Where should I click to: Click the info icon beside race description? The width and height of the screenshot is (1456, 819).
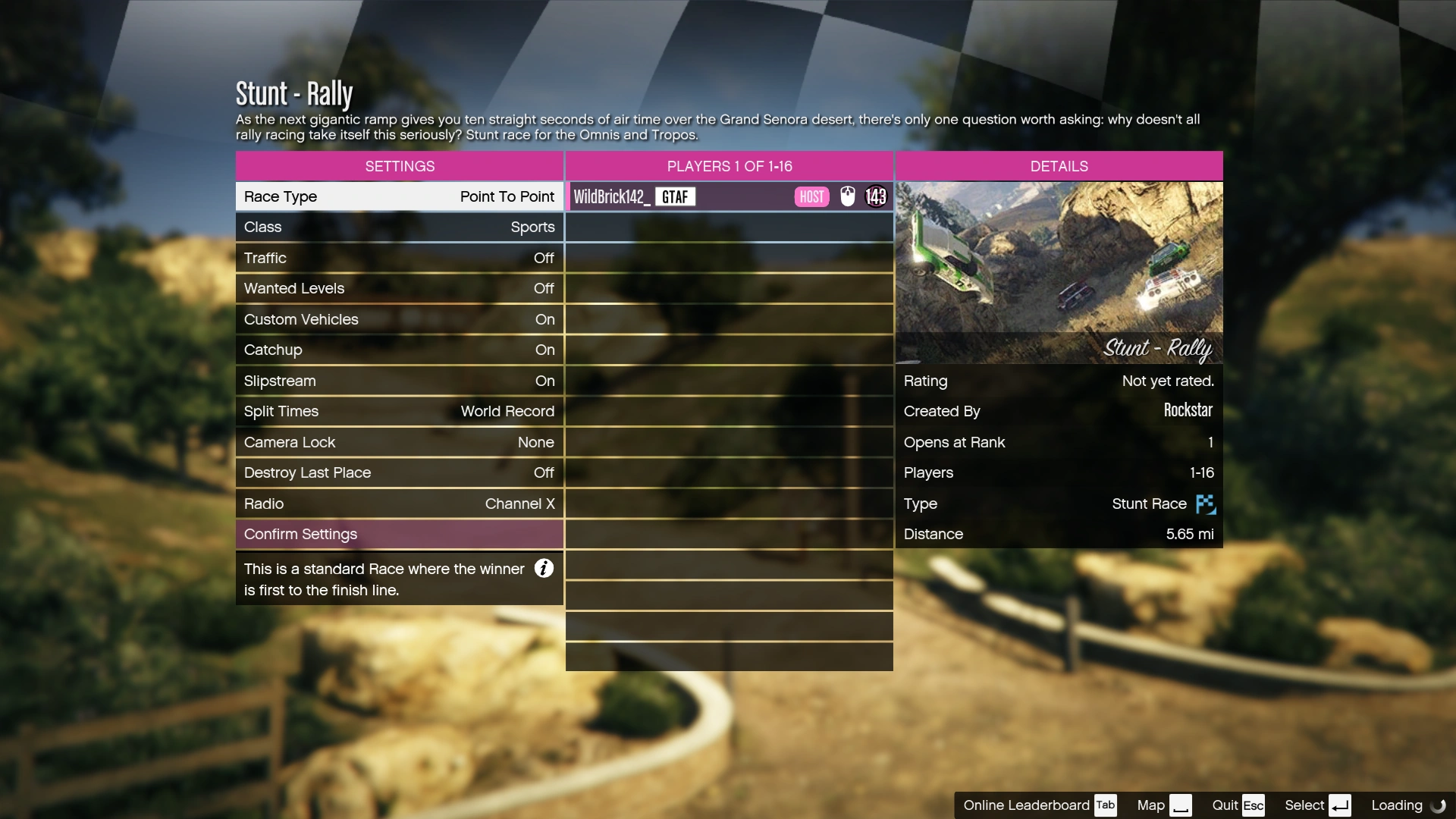tap(543, 568)
